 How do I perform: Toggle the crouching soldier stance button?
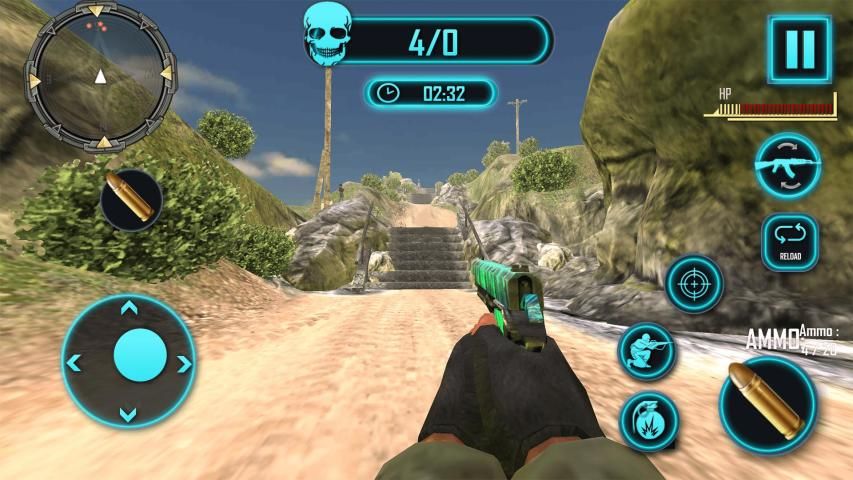646,351
